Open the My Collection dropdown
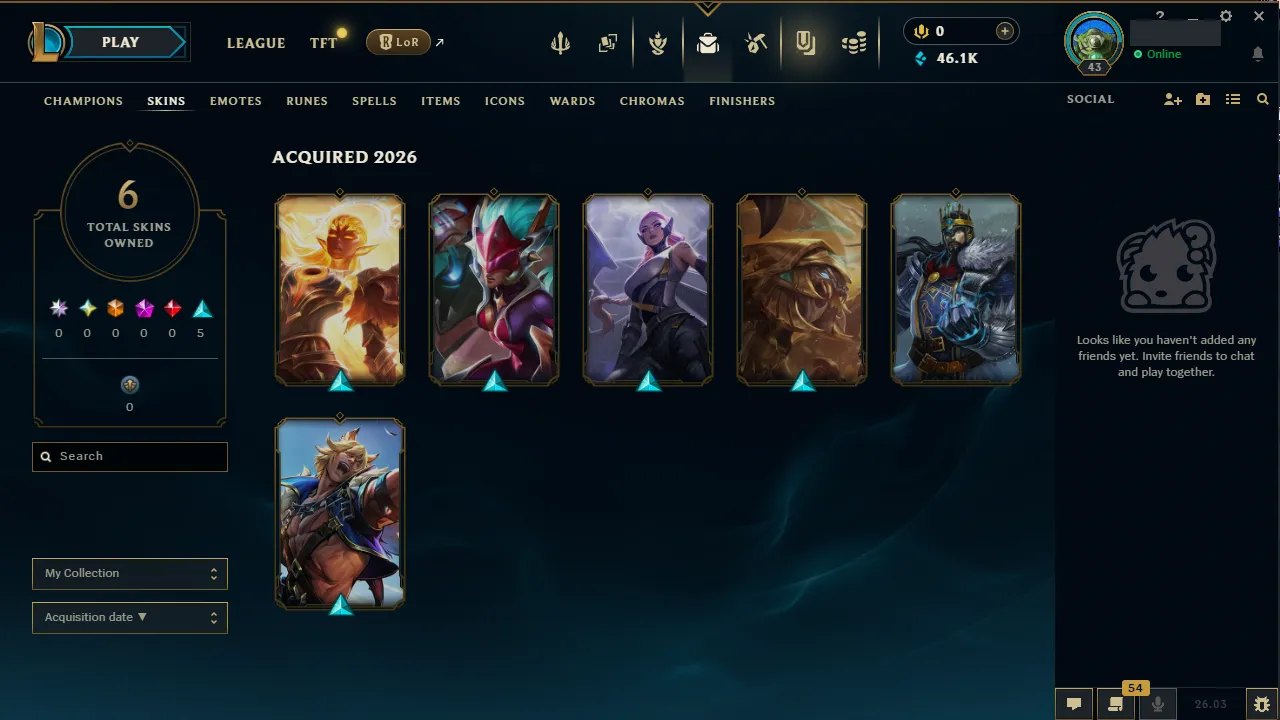The width and height of the screenshot is (1280, 720). click(x=129, y=573)
